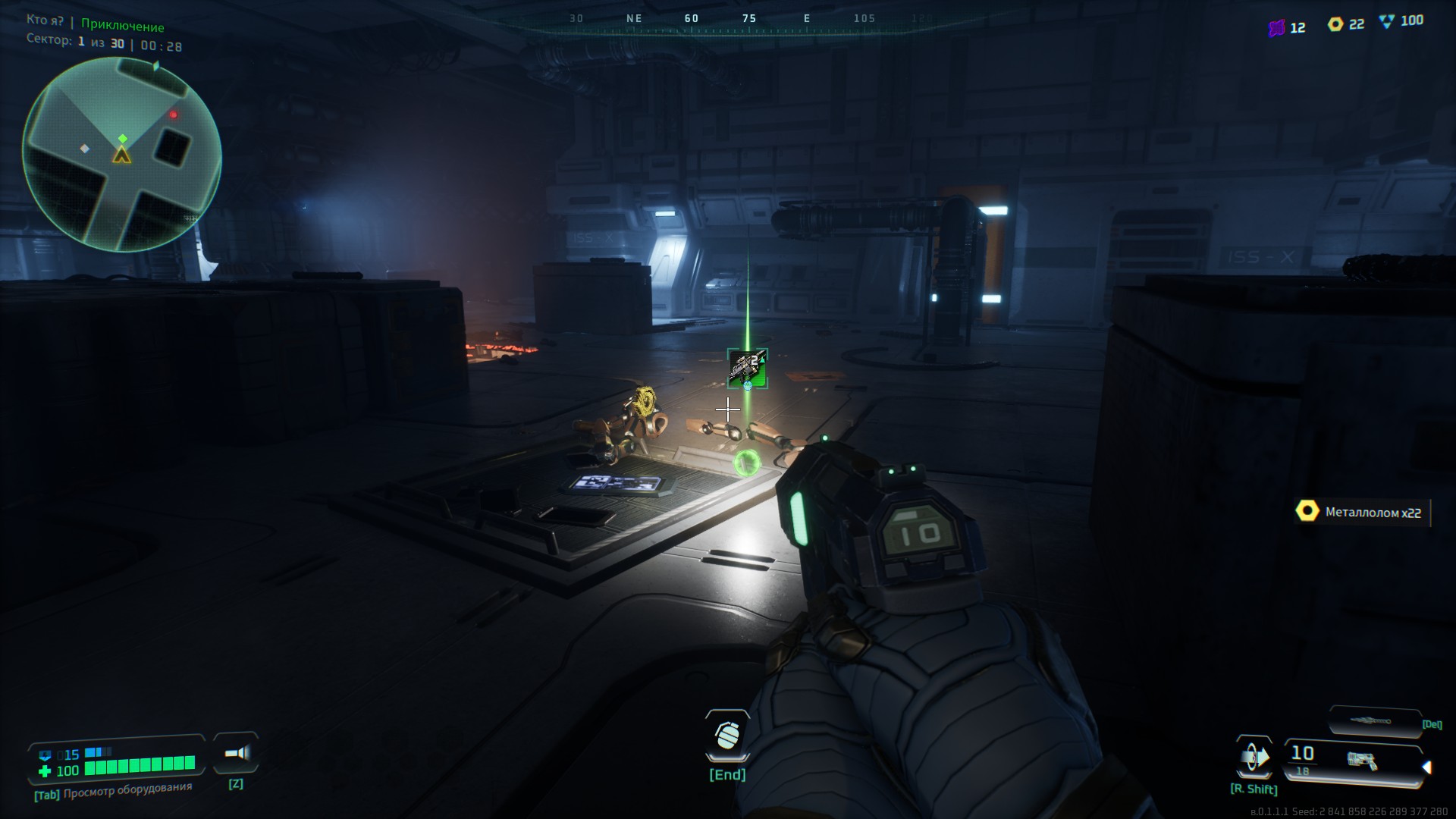Viewport: 1456px width, 819px height.
Task: Click the green weapon loot marker
Action: 747,368
